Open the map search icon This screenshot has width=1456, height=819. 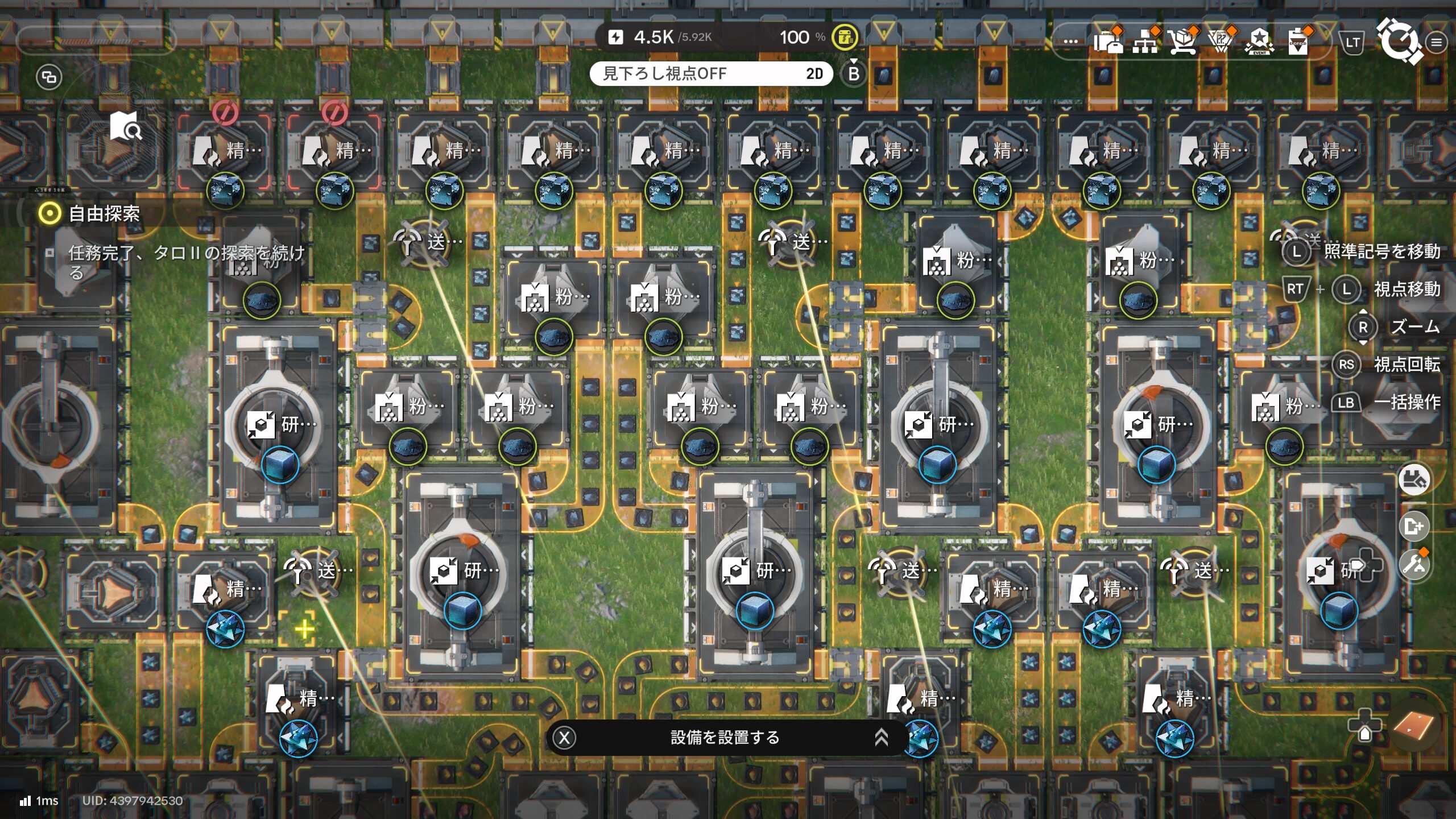[x=126, y=126]
